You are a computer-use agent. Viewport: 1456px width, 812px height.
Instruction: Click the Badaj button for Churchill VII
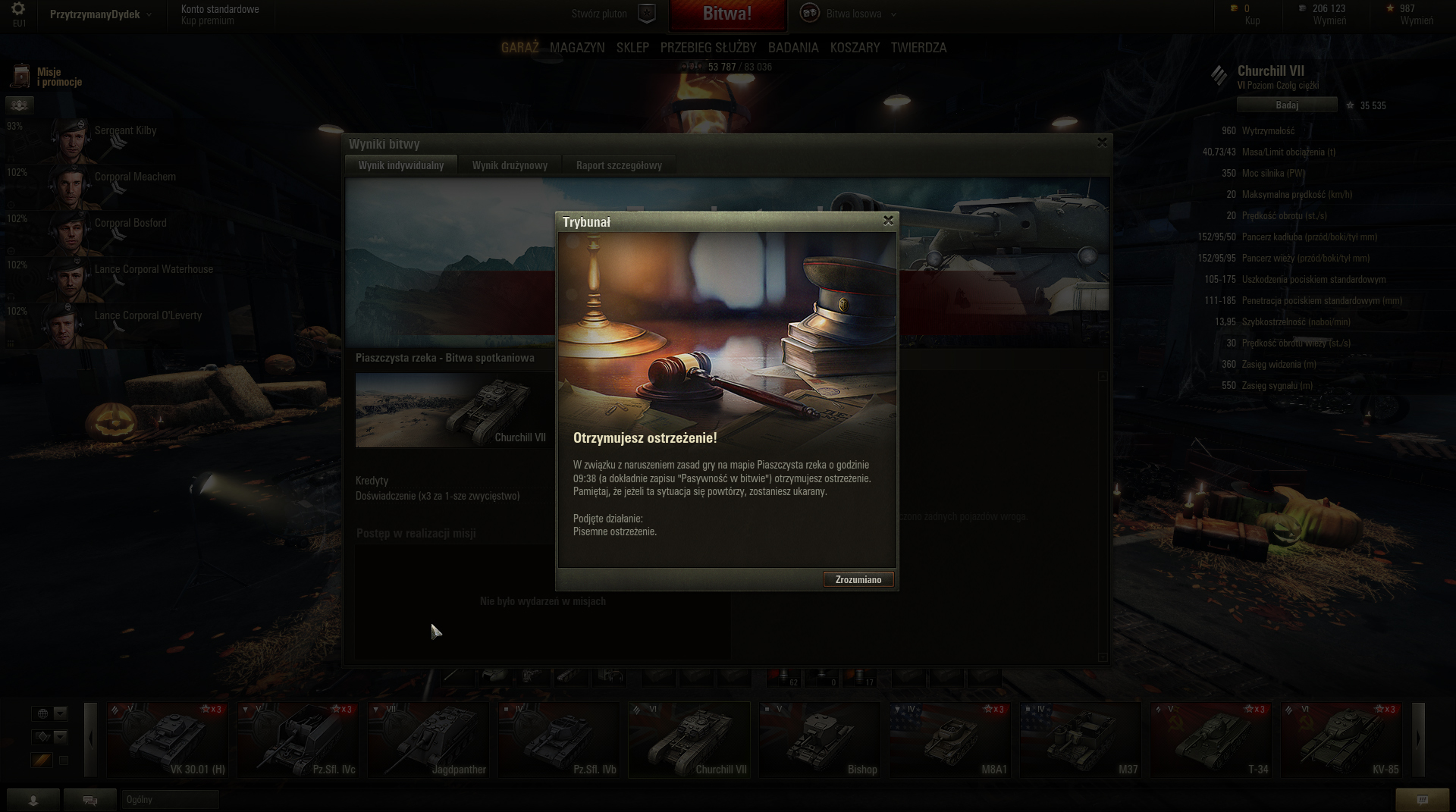click(x=1286, y=105)
